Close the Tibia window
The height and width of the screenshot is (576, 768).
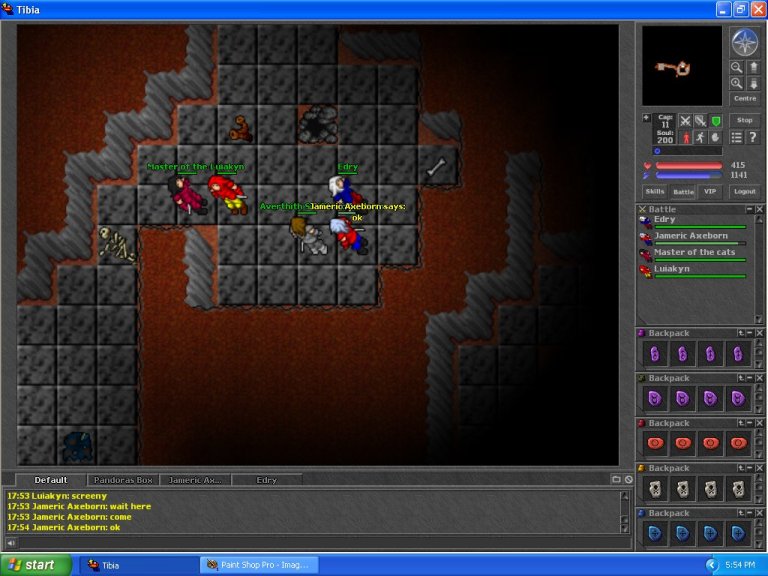(757, 9)
